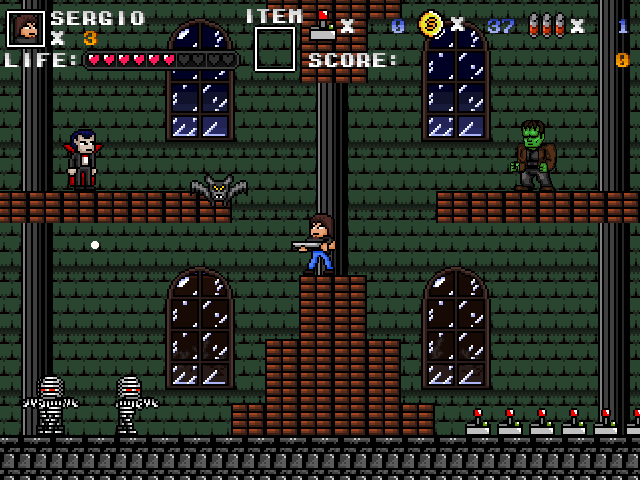640x480 pixels.
Task: Click the red lever counter icon
Action: click(x=322, y=25)
